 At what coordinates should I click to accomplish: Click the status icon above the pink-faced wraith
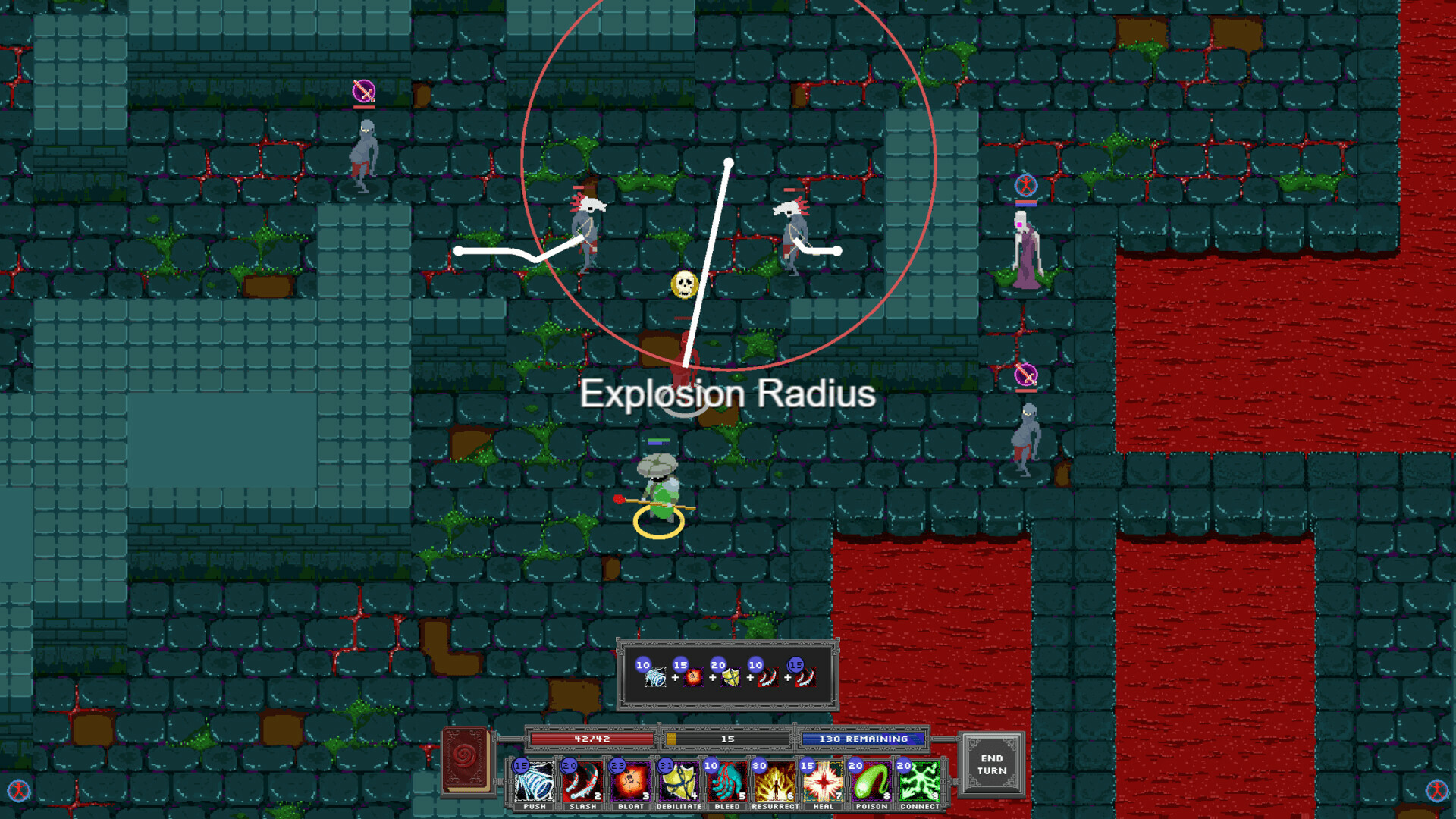[x=1025, y=184]
